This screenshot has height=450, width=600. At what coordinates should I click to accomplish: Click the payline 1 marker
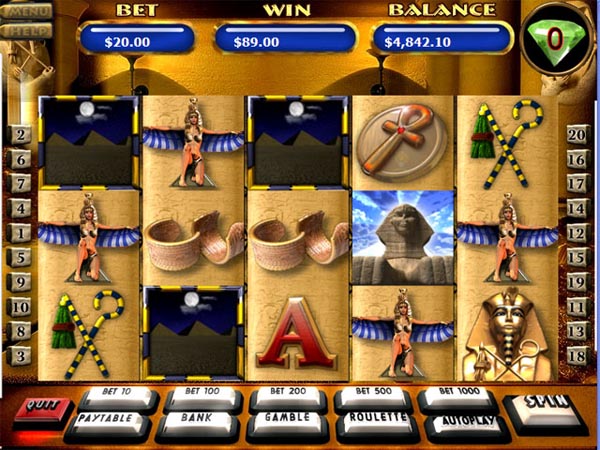click(x=19, y=233)
